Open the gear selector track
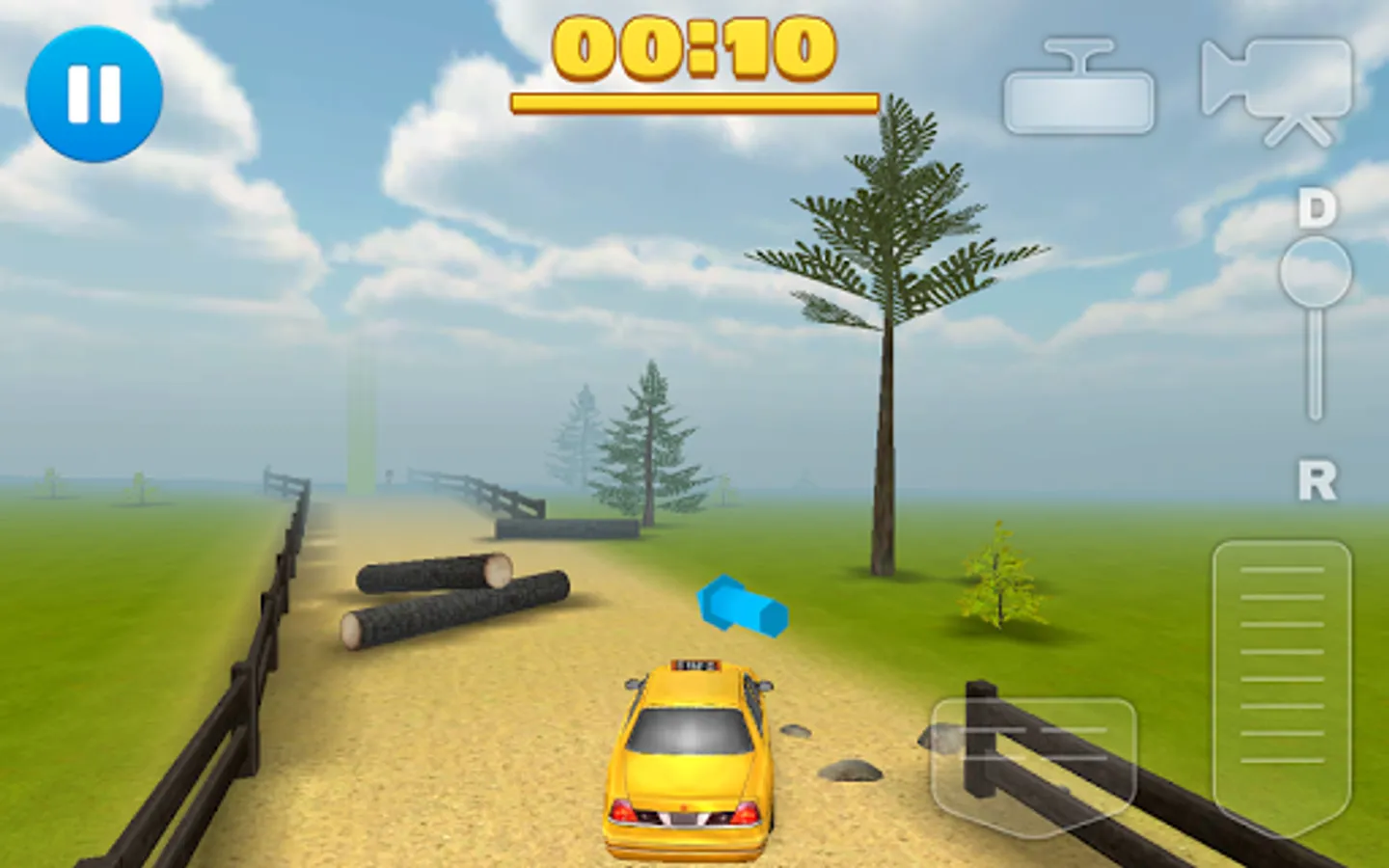This screenshot has width=1389, height=868. [1314, 357]
